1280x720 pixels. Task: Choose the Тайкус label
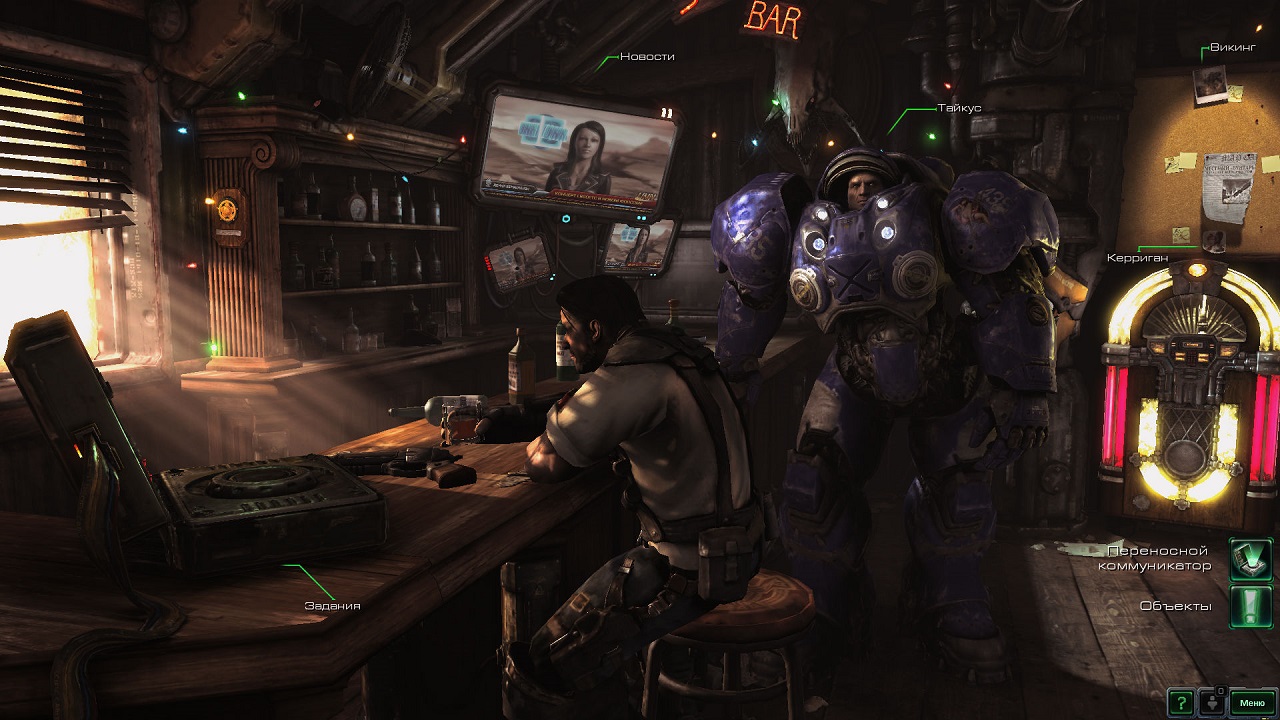tap(958, 107)
